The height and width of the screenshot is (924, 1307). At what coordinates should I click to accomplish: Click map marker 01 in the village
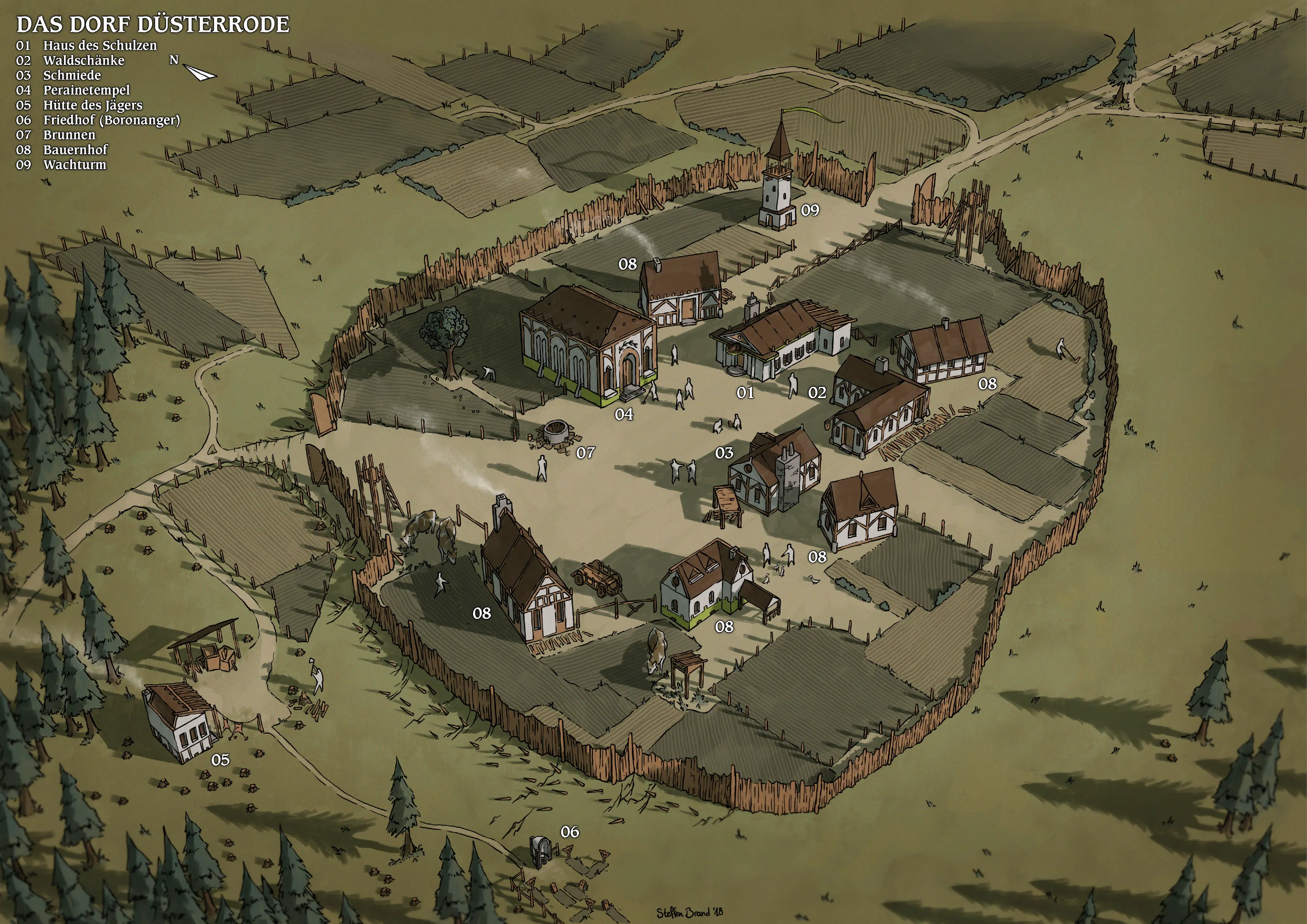pyautogui.click(x=745, y=393)
